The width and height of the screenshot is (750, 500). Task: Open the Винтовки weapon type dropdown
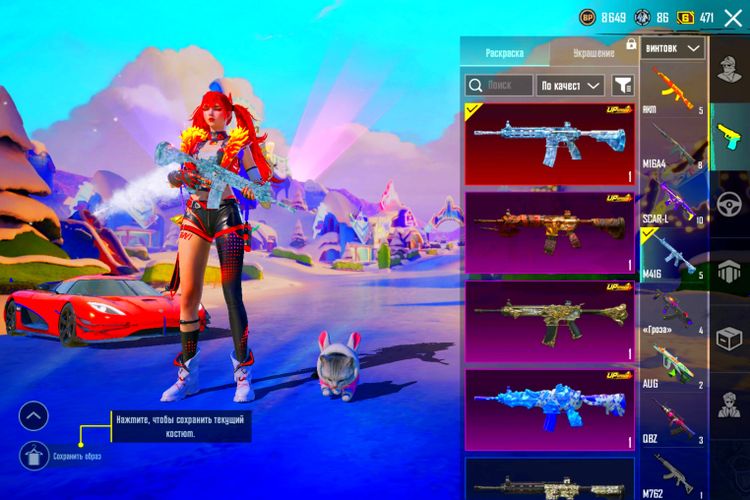click(x=674, y=47)
